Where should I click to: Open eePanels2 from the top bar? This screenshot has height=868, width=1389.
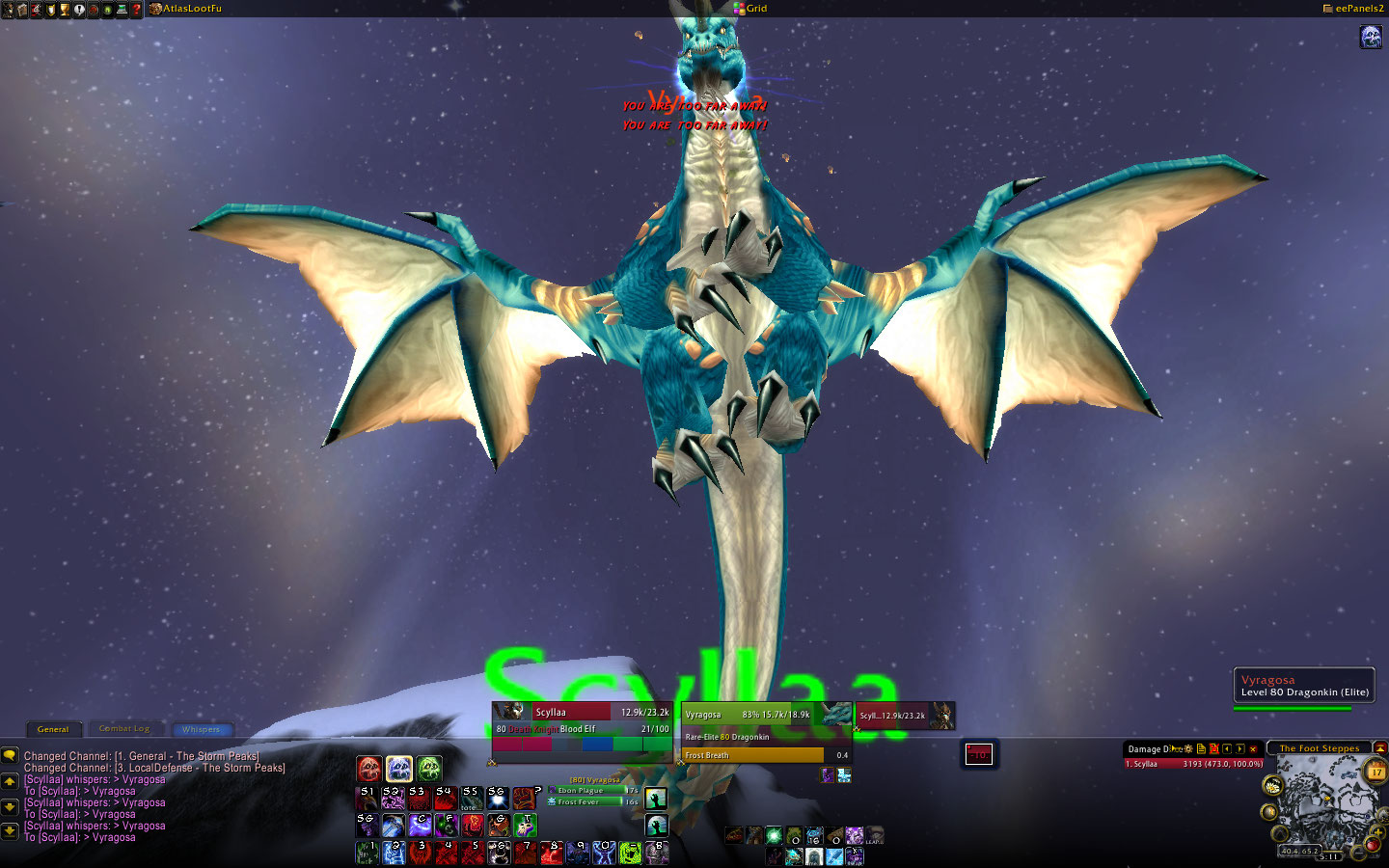tap(1358, 9)
